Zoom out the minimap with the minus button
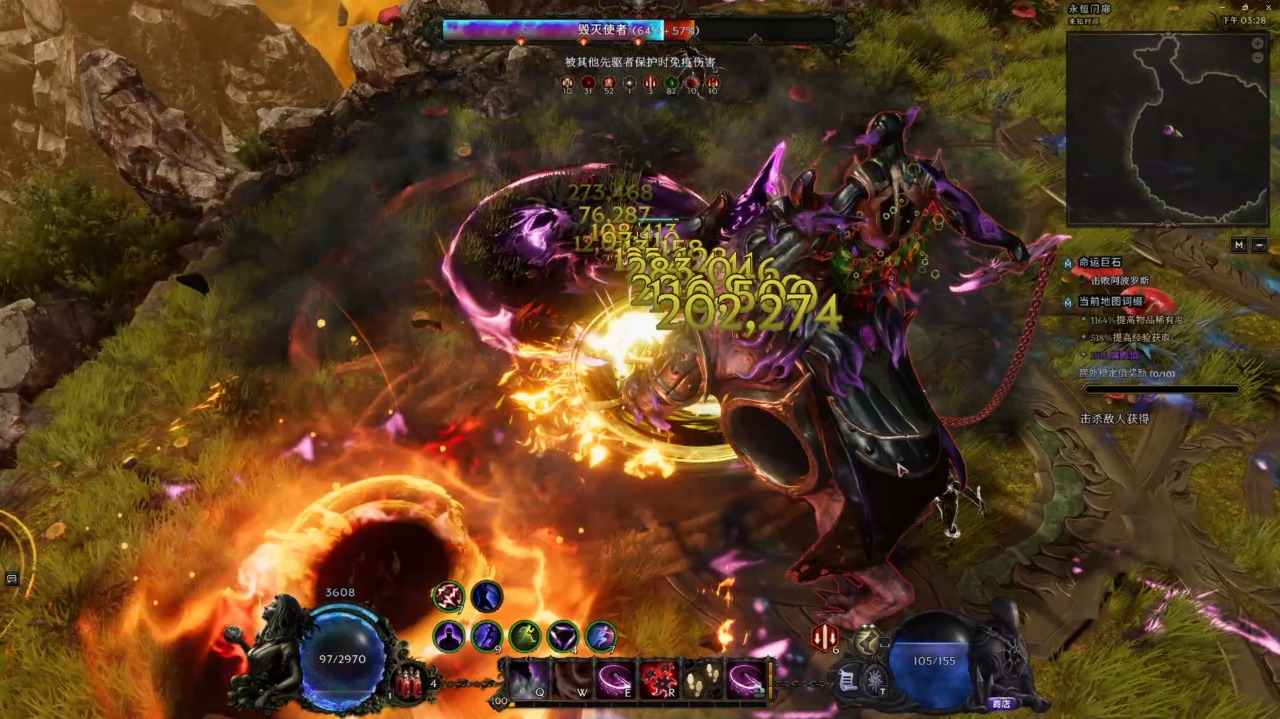 tap(1258, 58)
